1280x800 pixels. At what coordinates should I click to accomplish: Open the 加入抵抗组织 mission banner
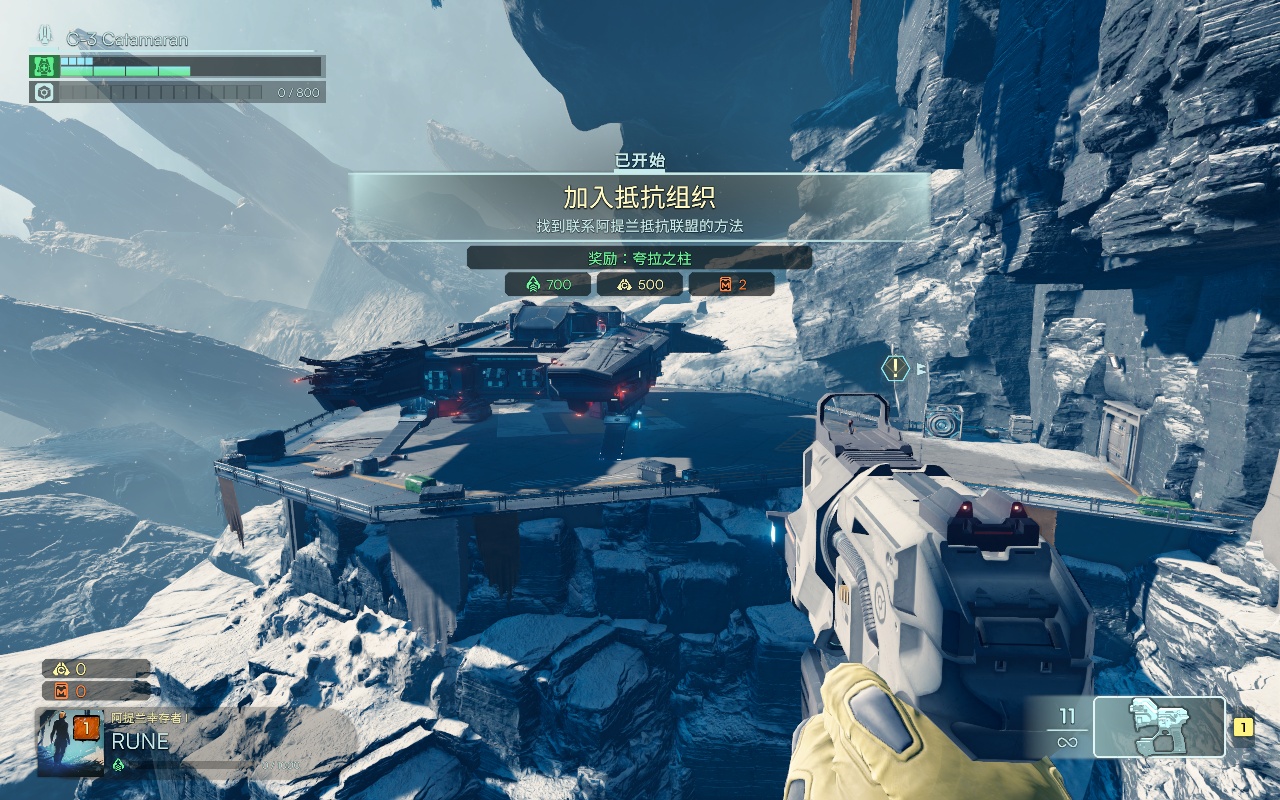[x=640, y=206]
